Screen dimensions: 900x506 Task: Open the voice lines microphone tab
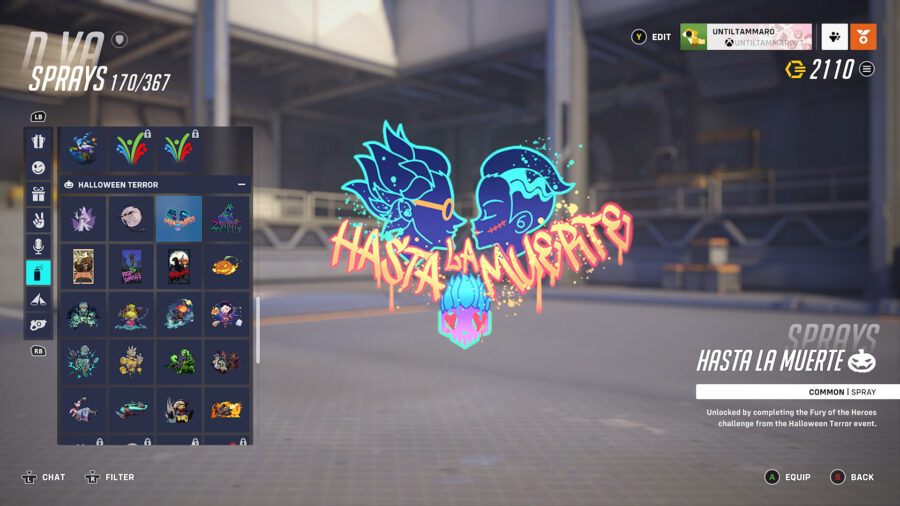pyautogui.click(x=38, y=246)
